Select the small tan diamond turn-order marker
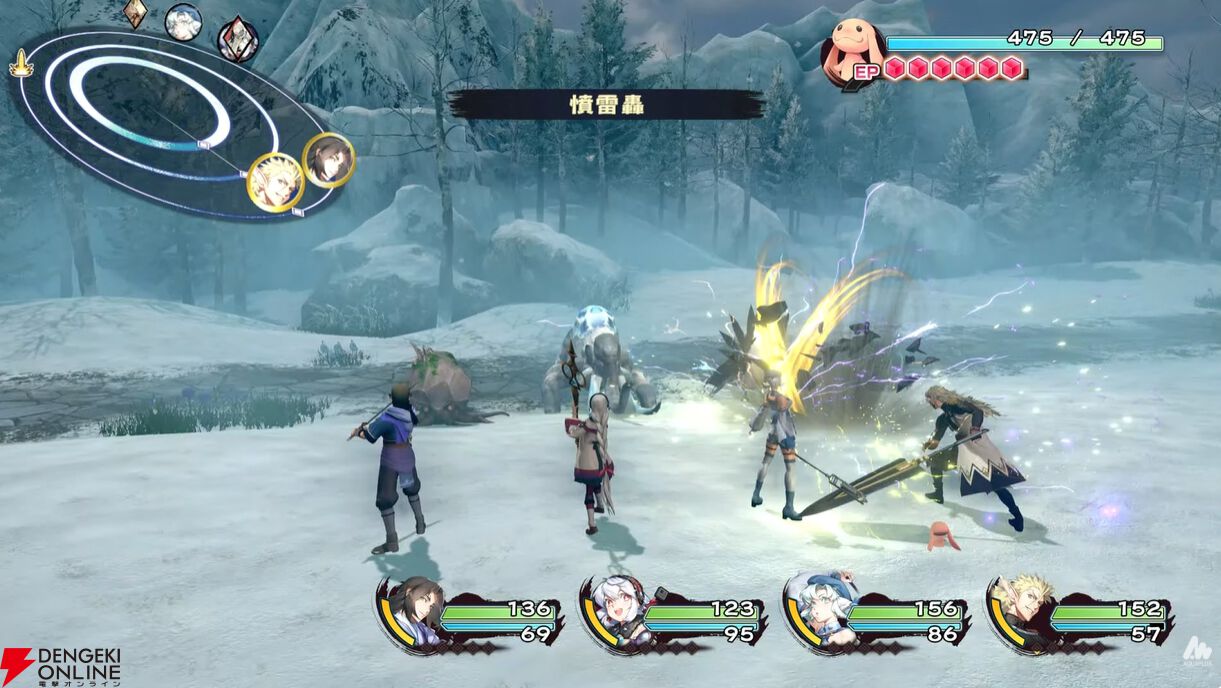Viewport: 1221px width, 688px height. (136, 12)
